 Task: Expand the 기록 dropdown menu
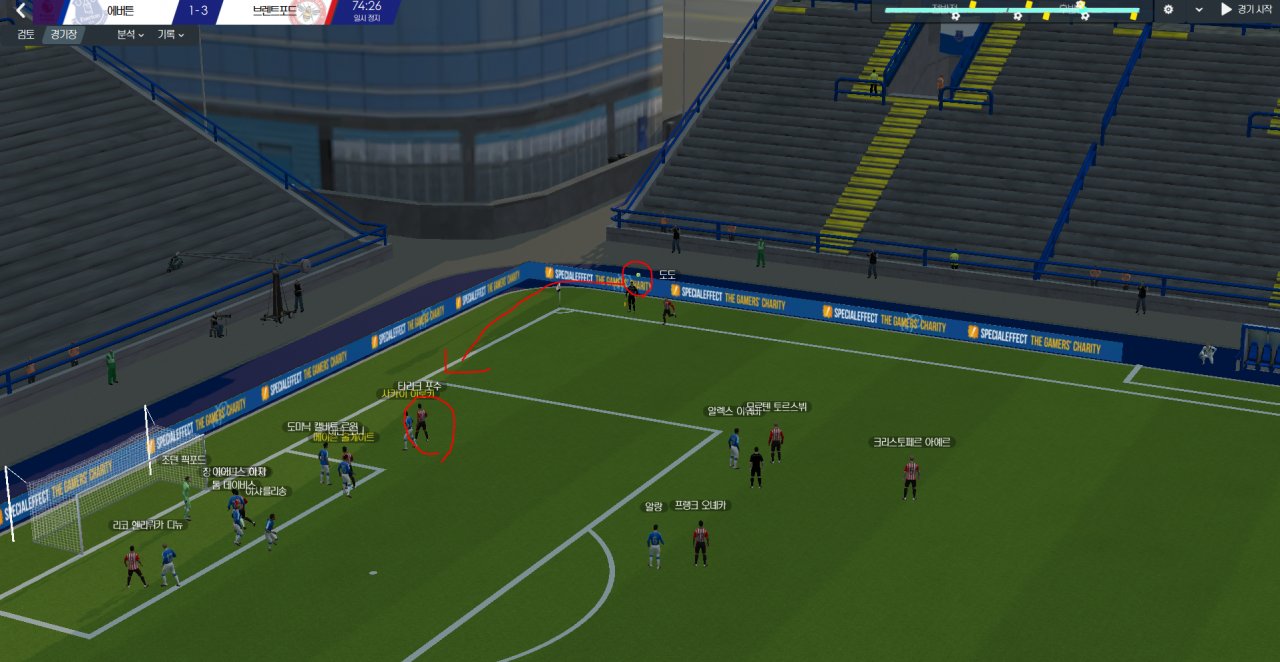coord(170,34)
